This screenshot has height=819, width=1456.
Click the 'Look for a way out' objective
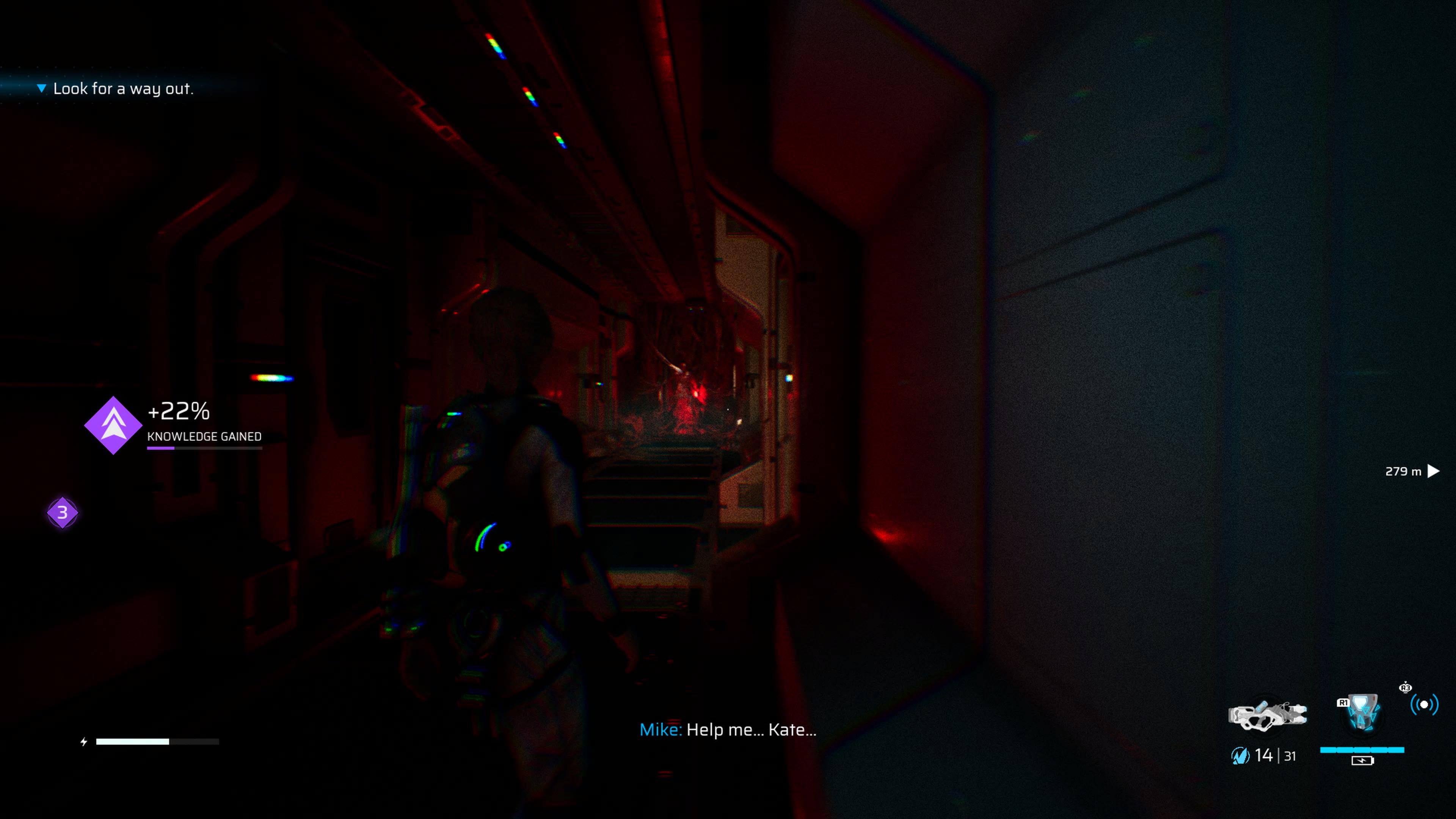122,89
